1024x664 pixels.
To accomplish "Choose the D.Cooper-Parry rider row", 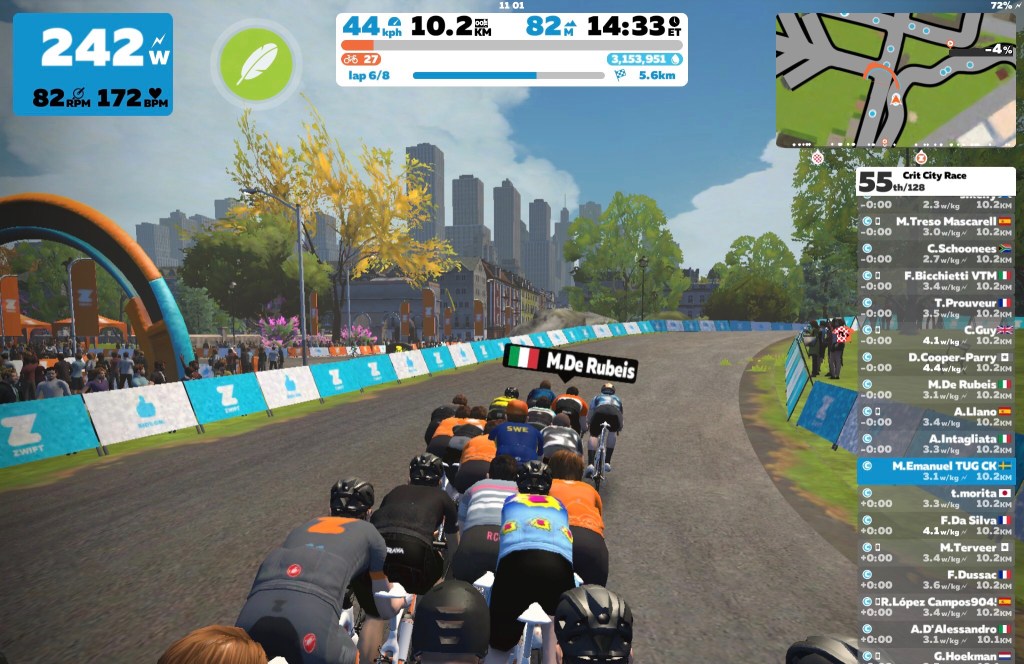I will [937, 362].
